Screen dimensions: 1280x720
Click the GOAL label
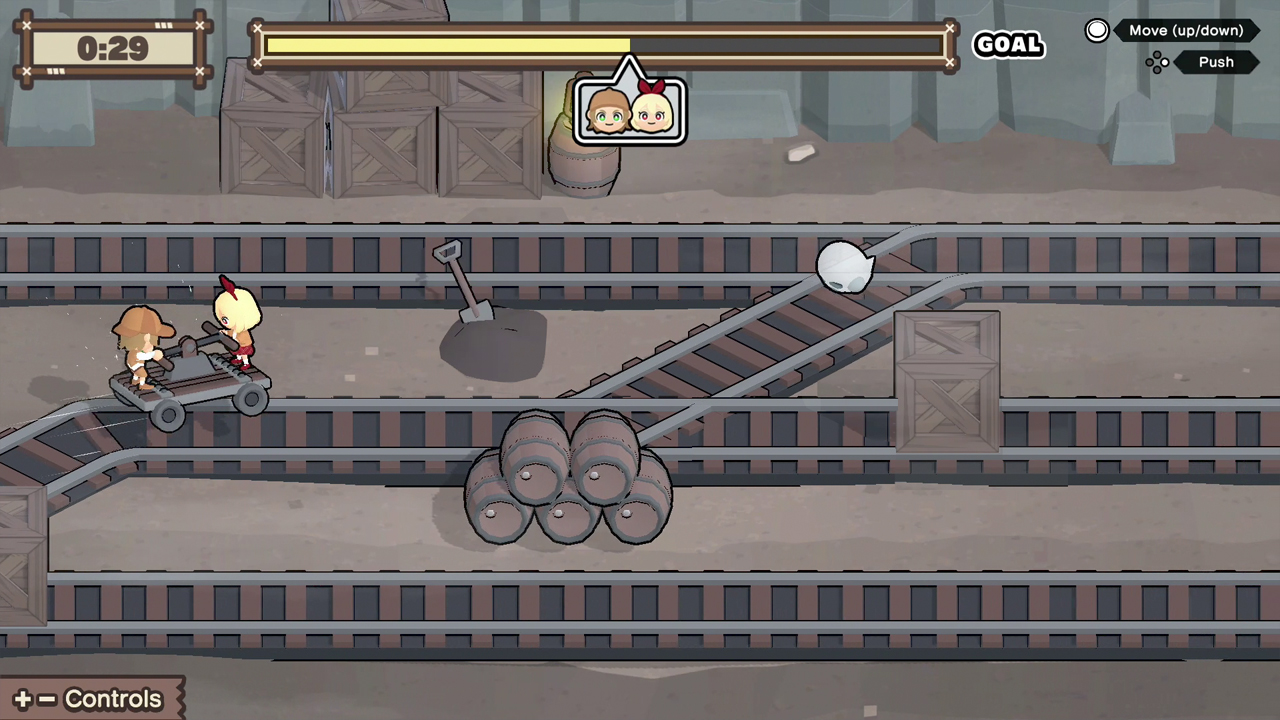tap(1008, 44)
